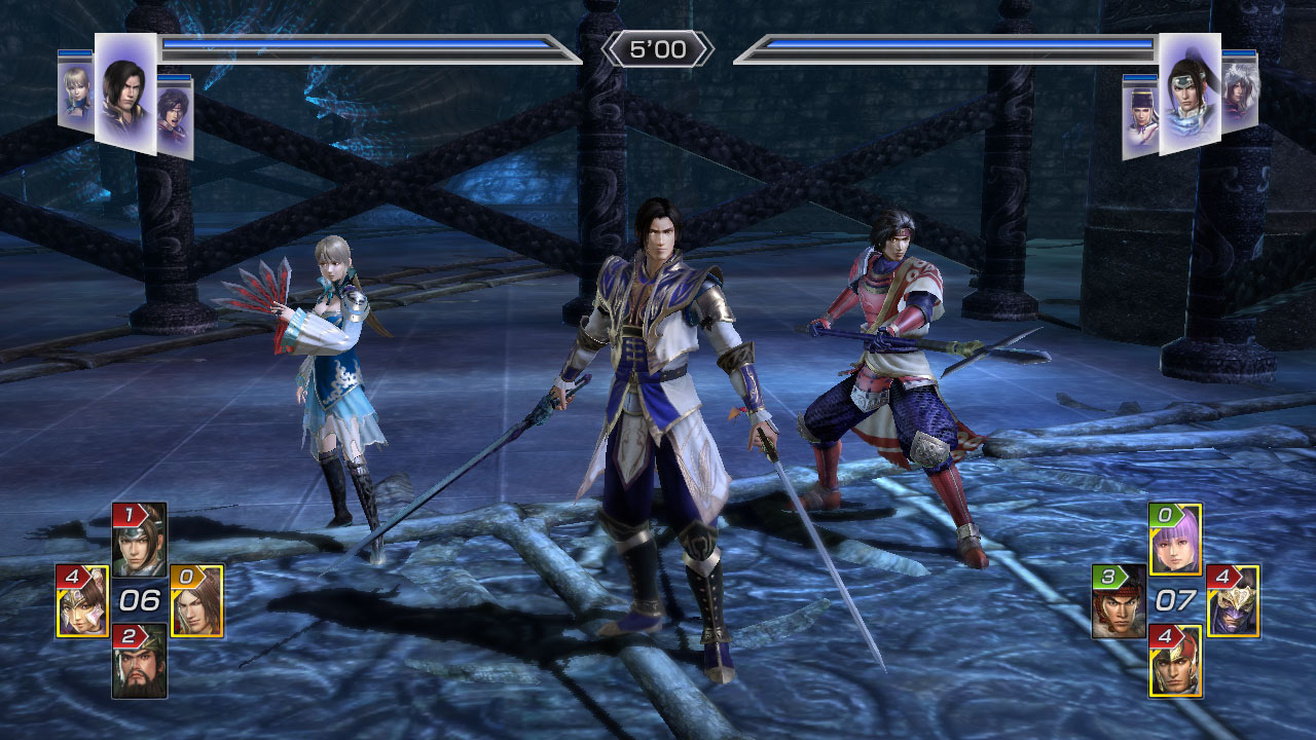The width and height of the screenshot is (1316, 740).
Task: Use the yellow-framed card marked 4 with helmeted girl
Action: (82, 601)
